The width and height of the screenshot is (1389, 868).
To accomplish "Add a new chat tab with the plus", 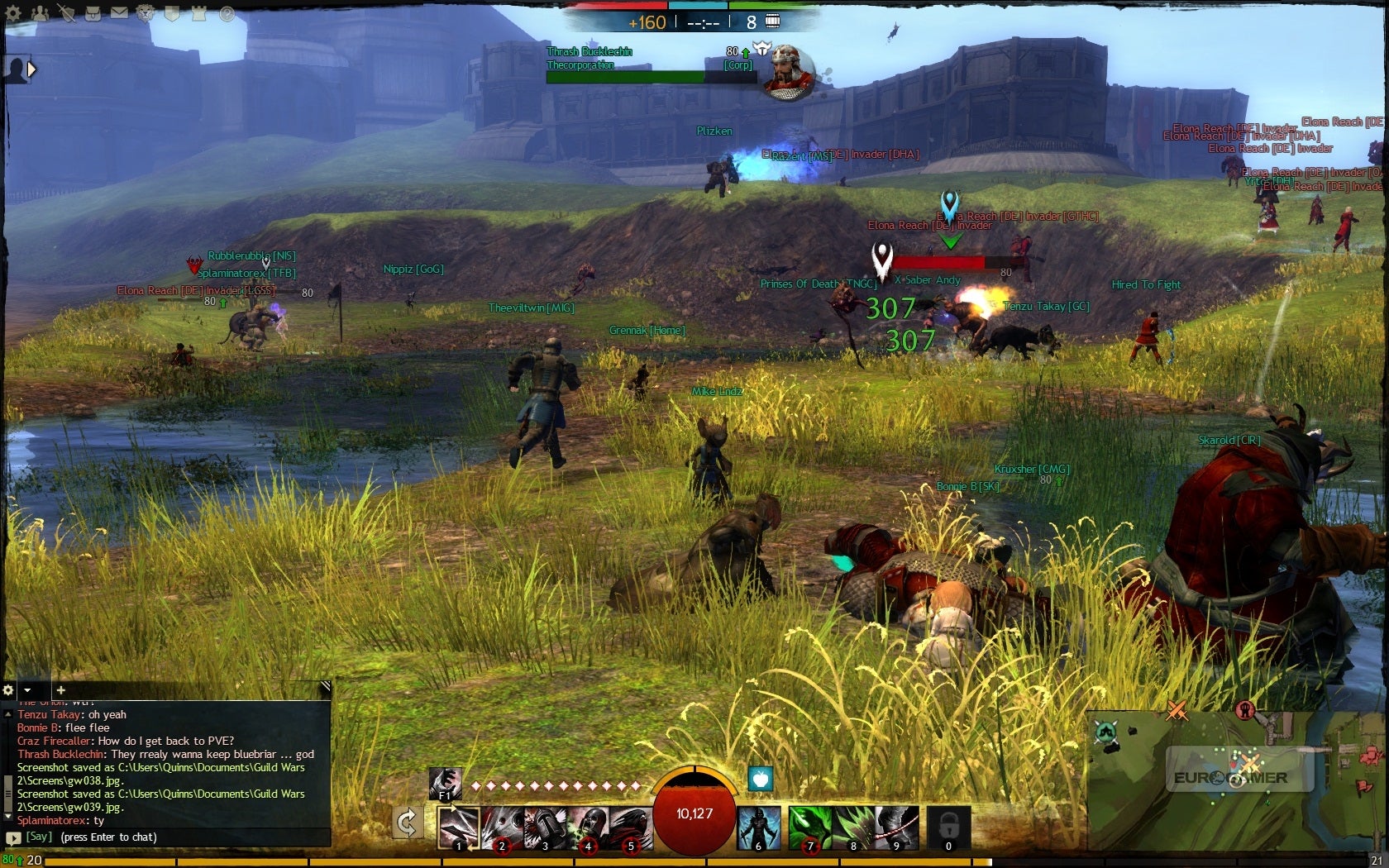I will pos(61,690).
